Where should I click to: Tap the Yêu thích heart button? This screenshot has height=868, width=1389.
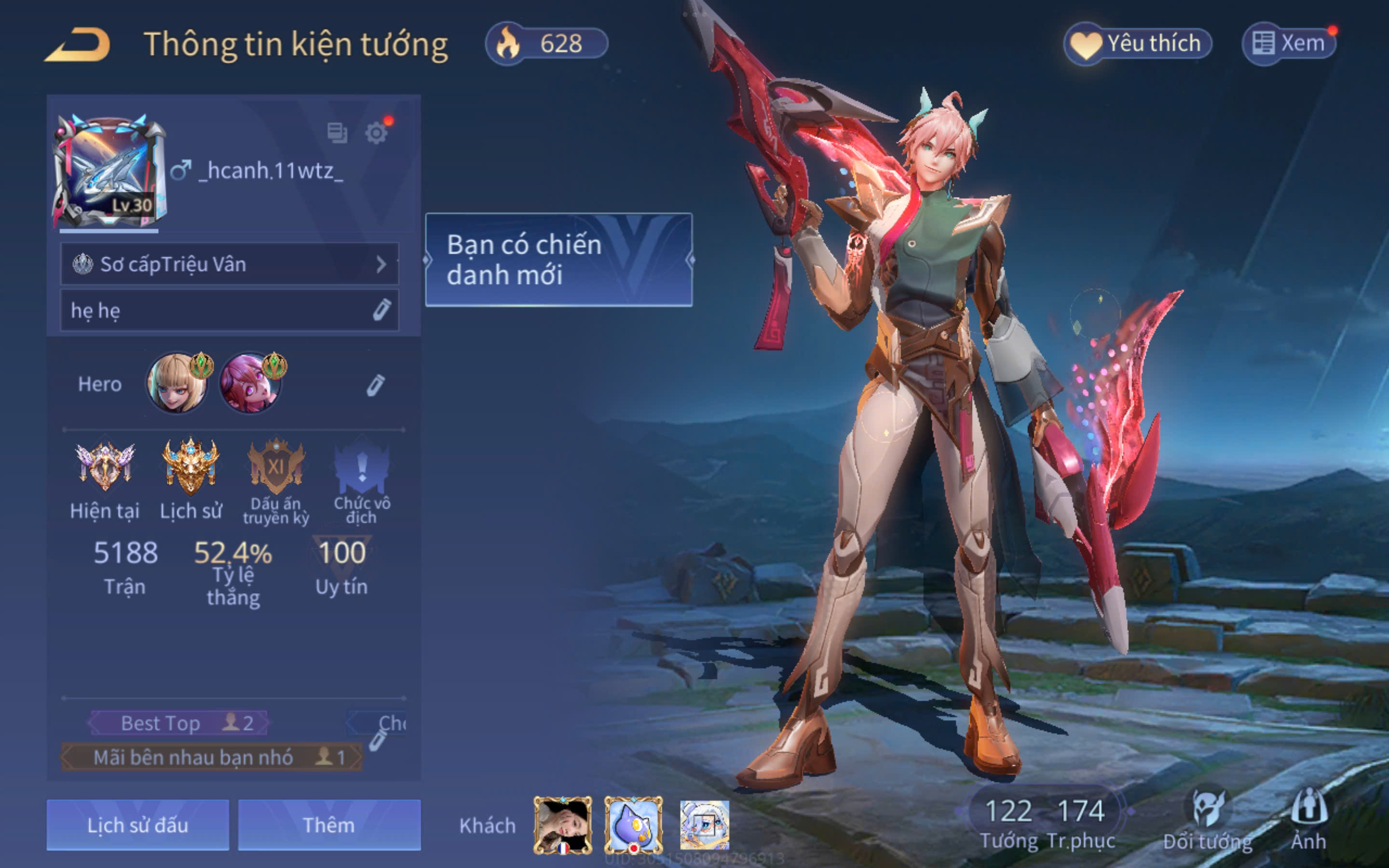click(x=1138, y=43)
